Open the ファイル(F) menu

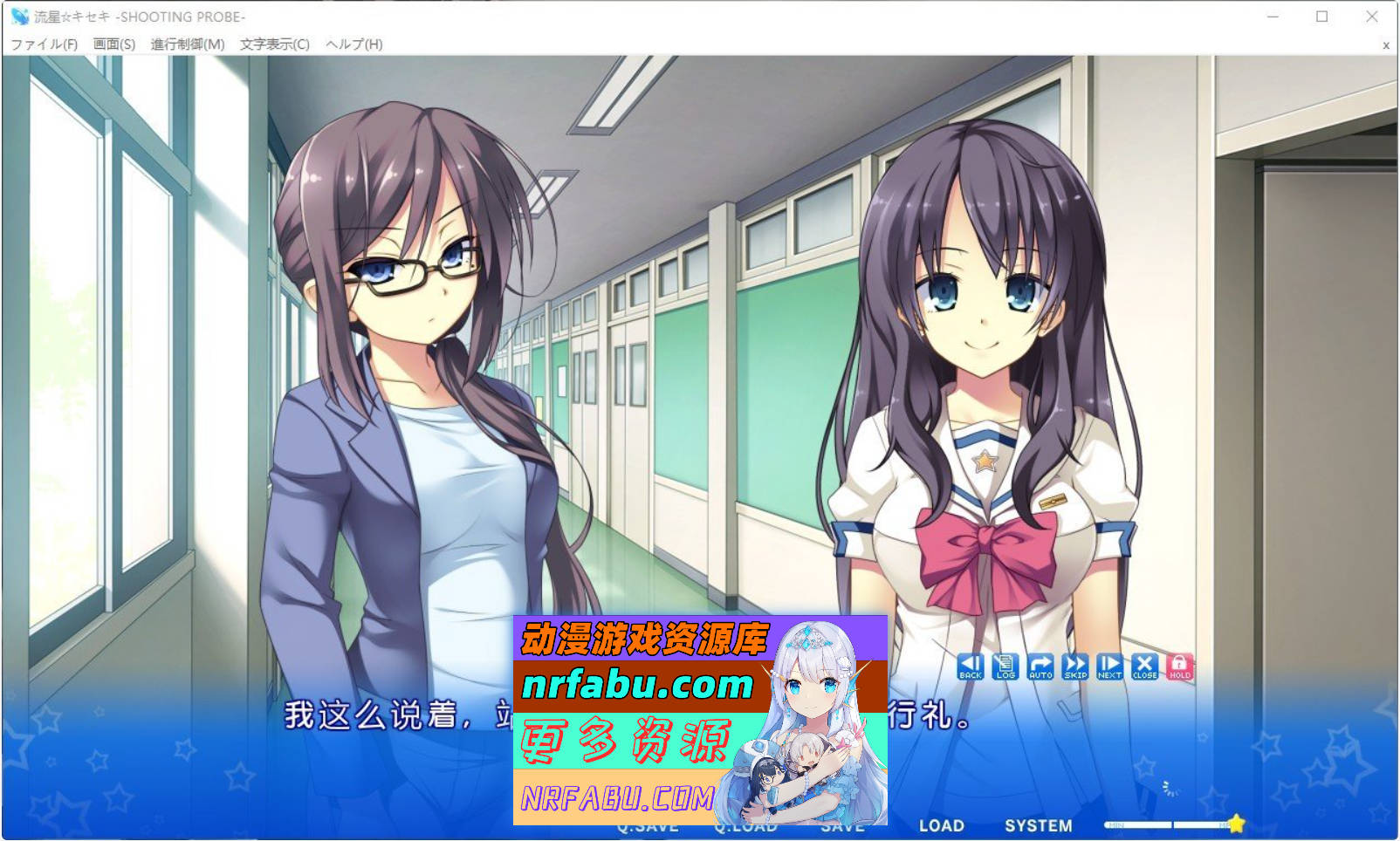[45, 42]
